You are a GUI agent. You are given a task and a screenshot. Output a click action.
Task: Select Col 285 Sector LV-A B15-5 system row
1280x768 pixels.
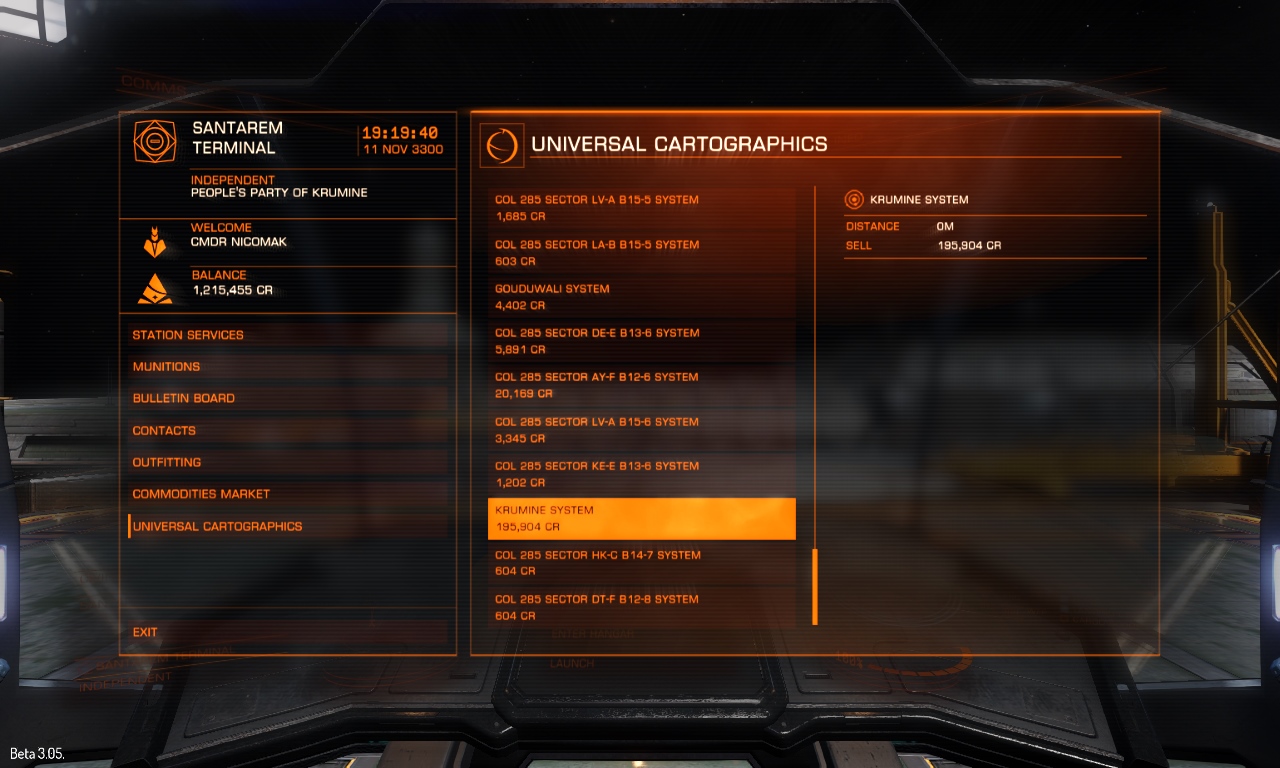coord(641,208)
